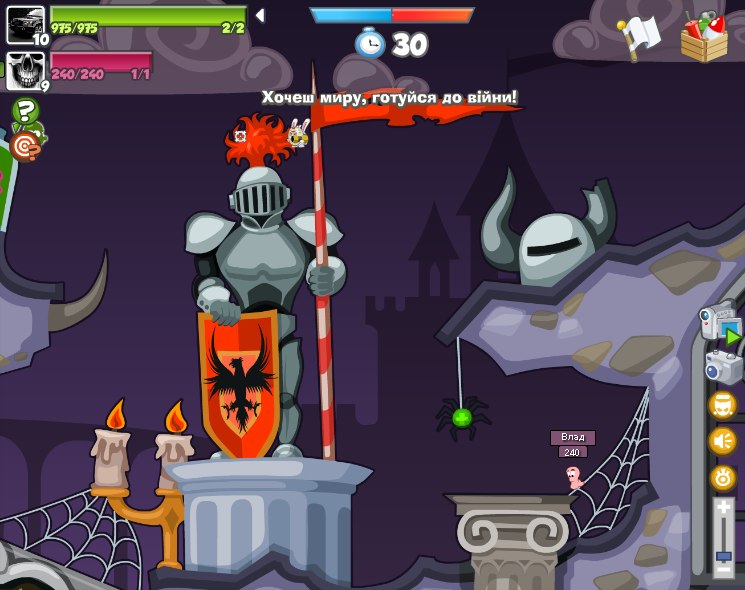
Task: Collapse the team panel with the white arrow
Action: (260, 15)
